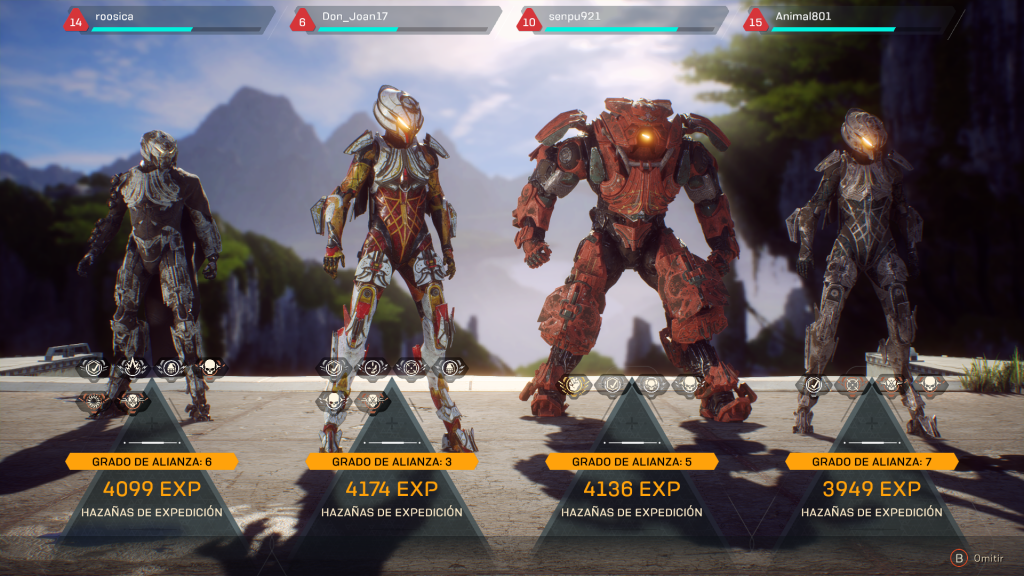Screen dimensions: 1024x576
Task: Select roosica's player banner
Action: coord(170,19)
